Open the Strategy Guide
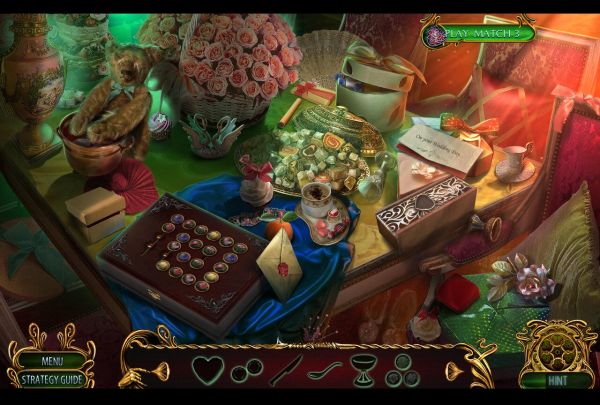Image resolution: width=600 pixels, height=405 pixels. coord(52,379)
